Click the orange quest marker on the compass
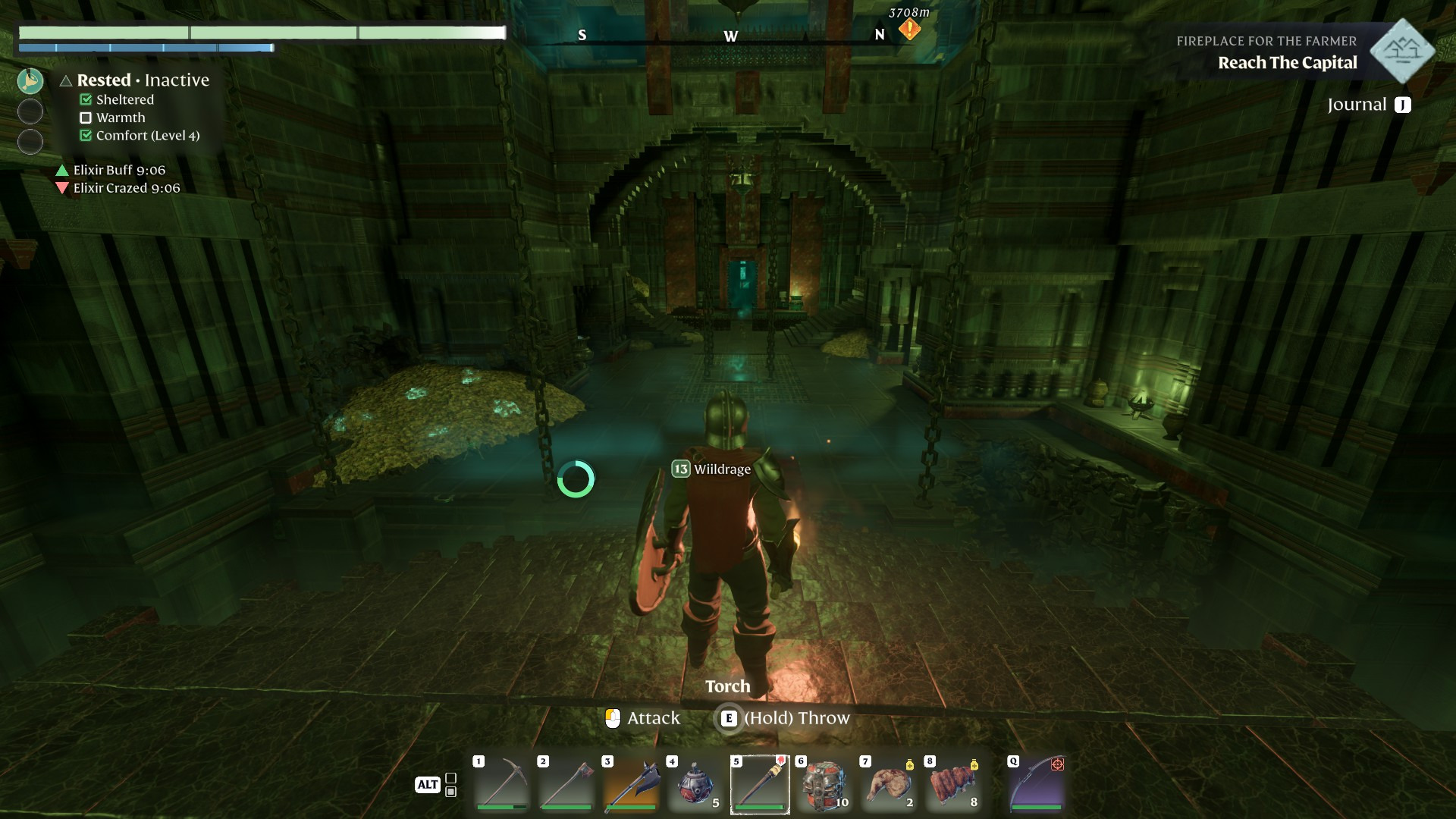 tap(909, 30)
